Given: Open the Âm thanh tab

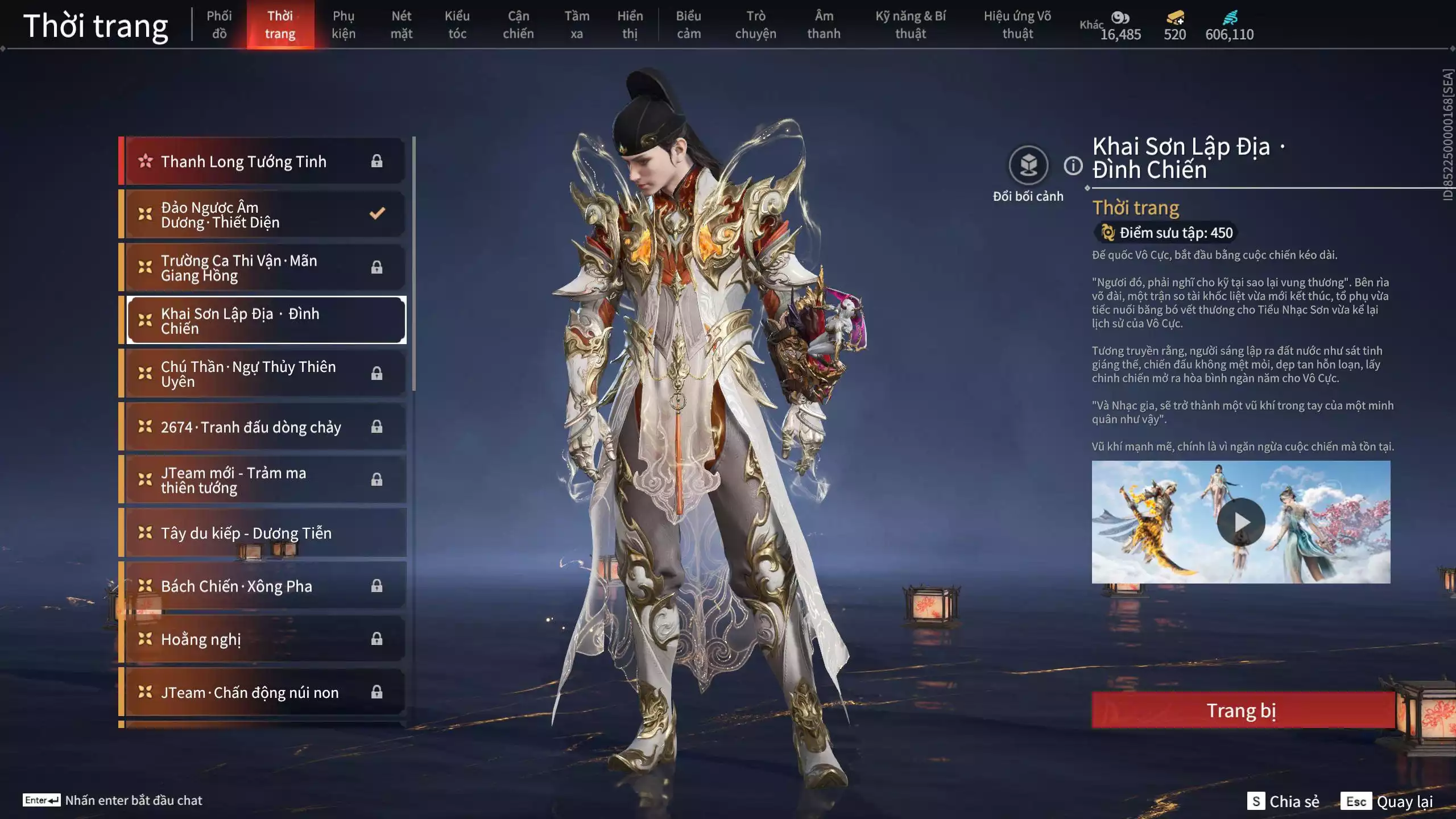Looking at the screenshot, I should pyautogui.click(x=824, y=25).
